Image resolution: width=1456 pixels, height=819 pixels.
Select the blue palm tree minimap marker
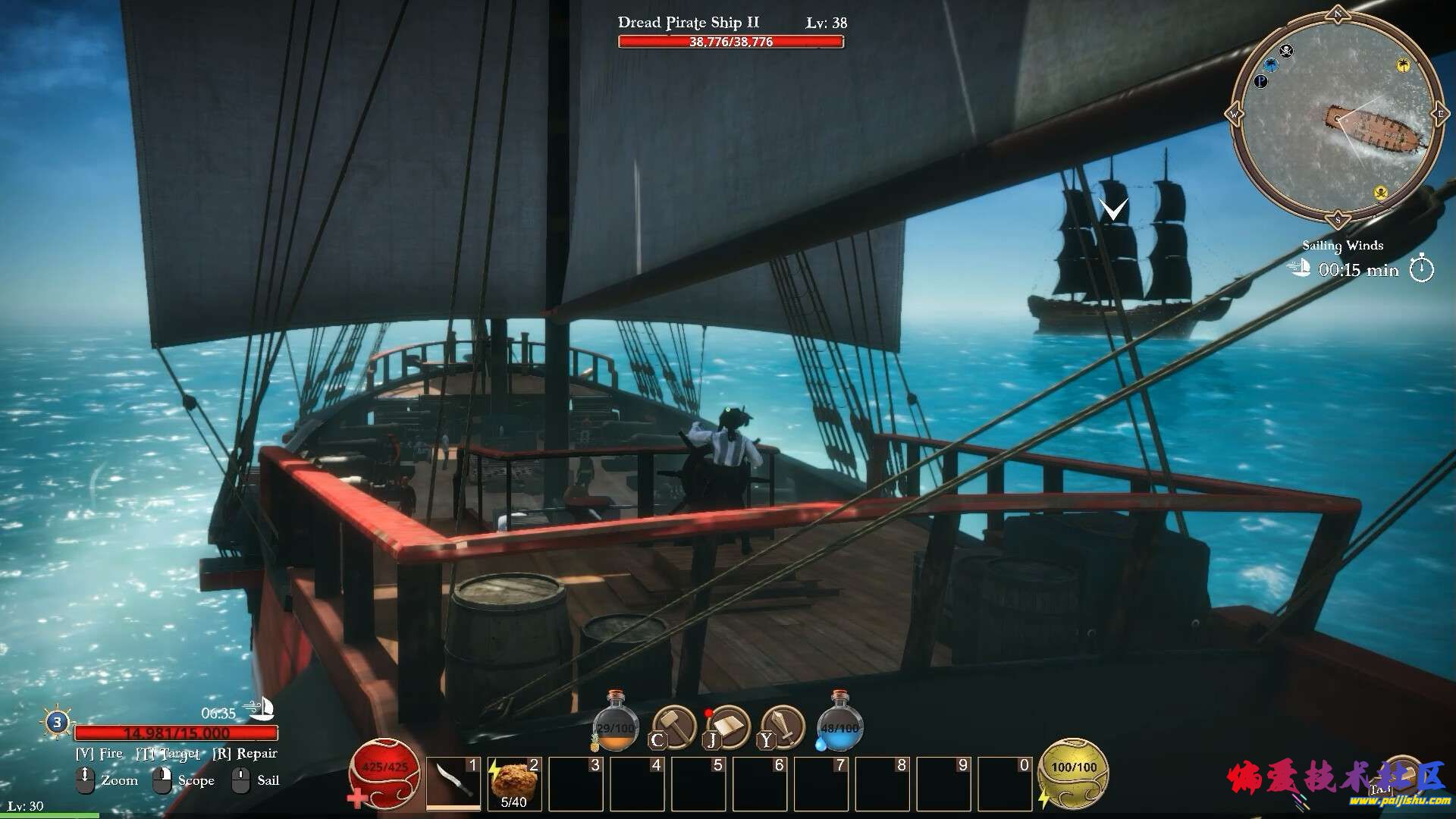[1270, 65]
